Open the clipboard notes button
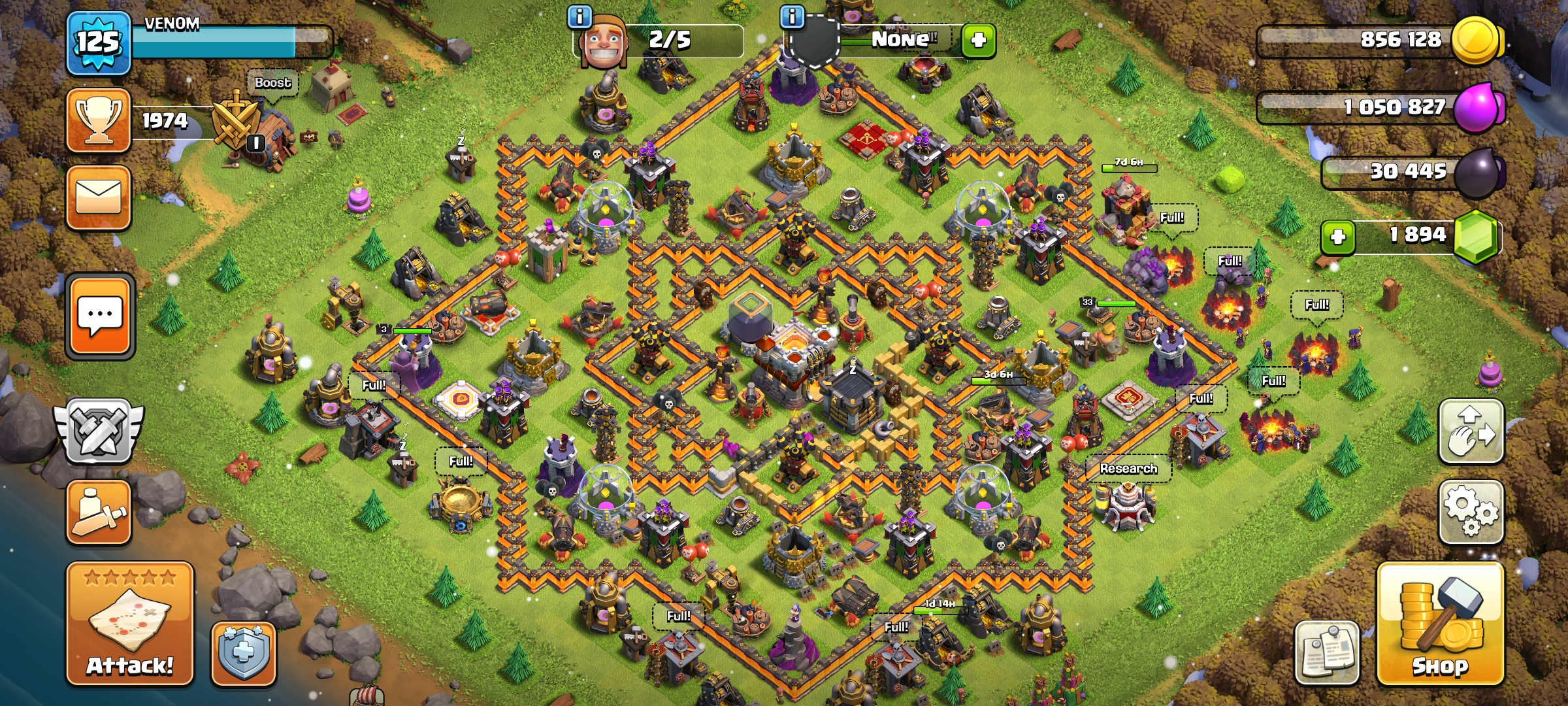This screenshot has height=706, width=1568. pos(1327,652)
